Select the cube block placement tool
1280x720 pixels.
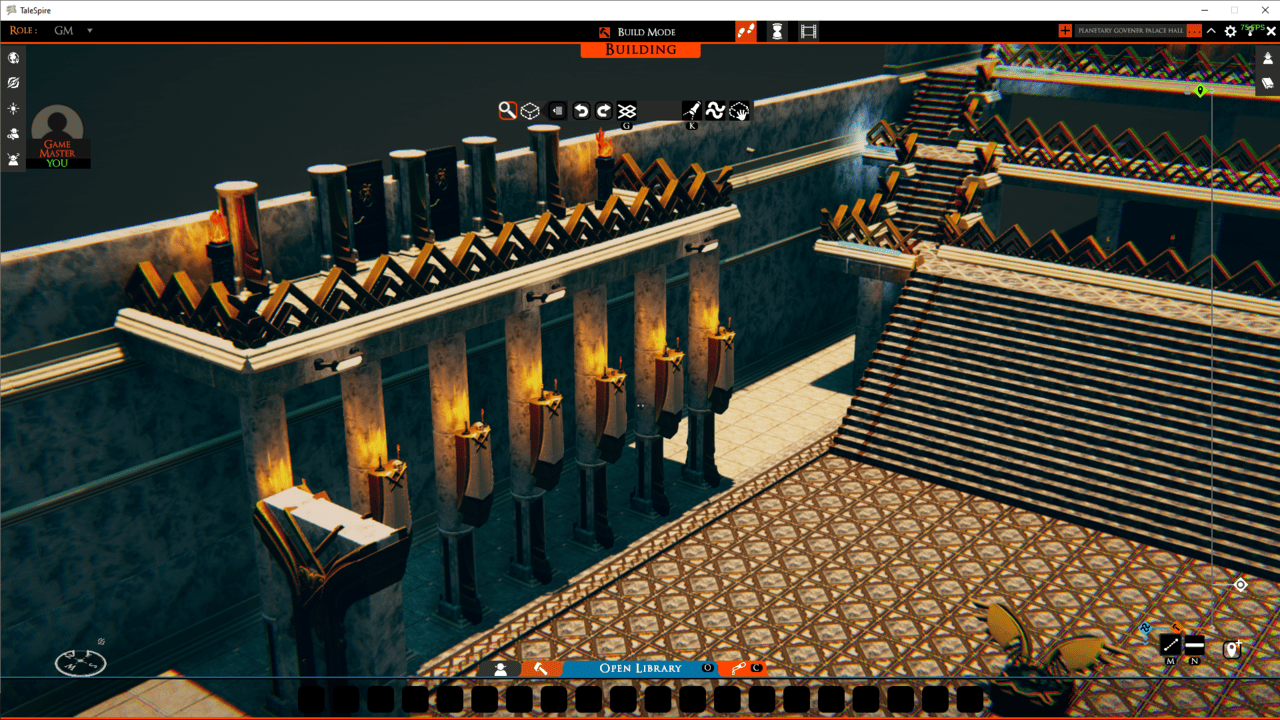pyautogui.click(x=529, y=111)
